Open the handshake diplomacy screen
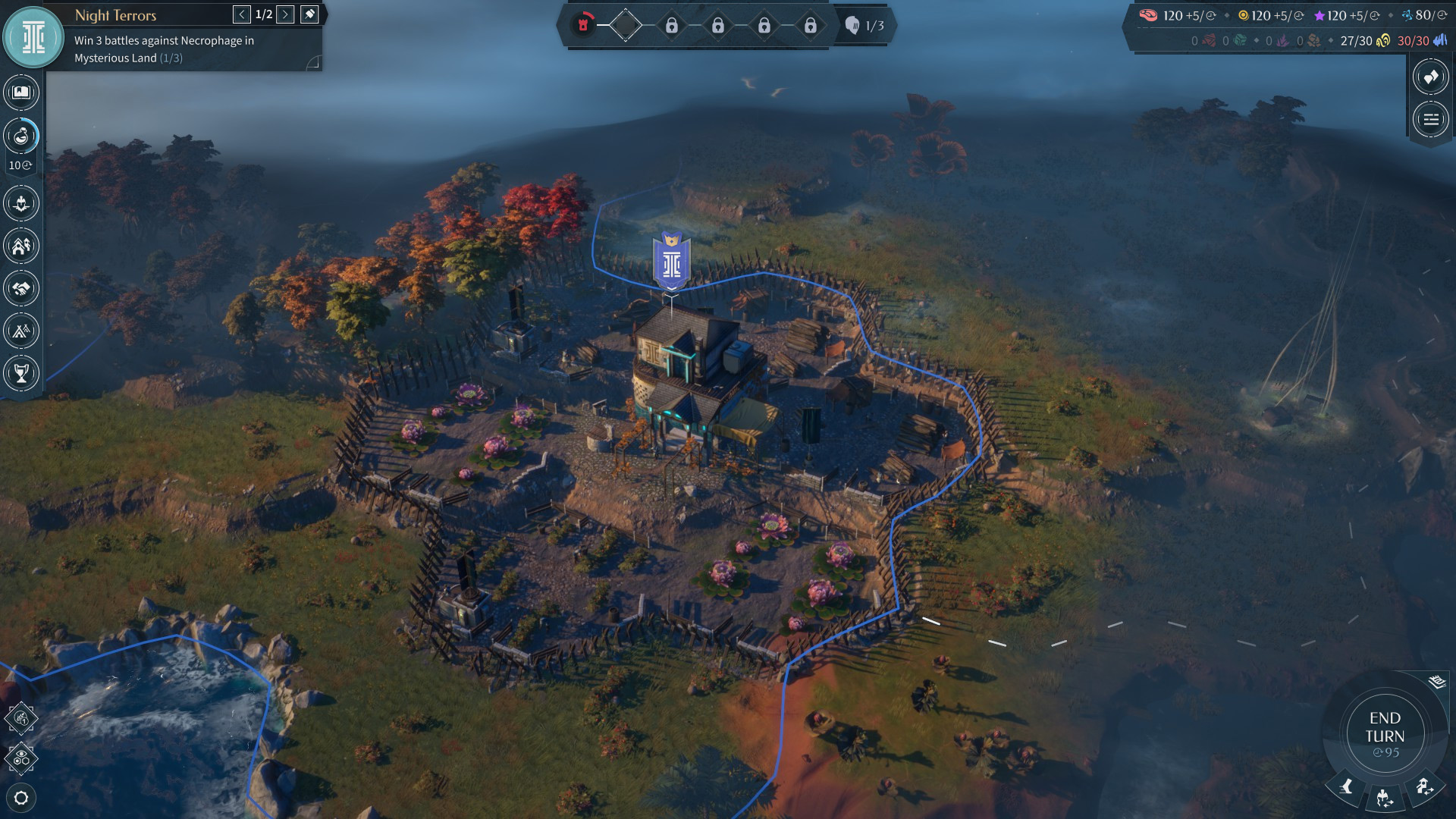Image resolution: width=1456 pixels, height=819 pixels. (21, 288)
